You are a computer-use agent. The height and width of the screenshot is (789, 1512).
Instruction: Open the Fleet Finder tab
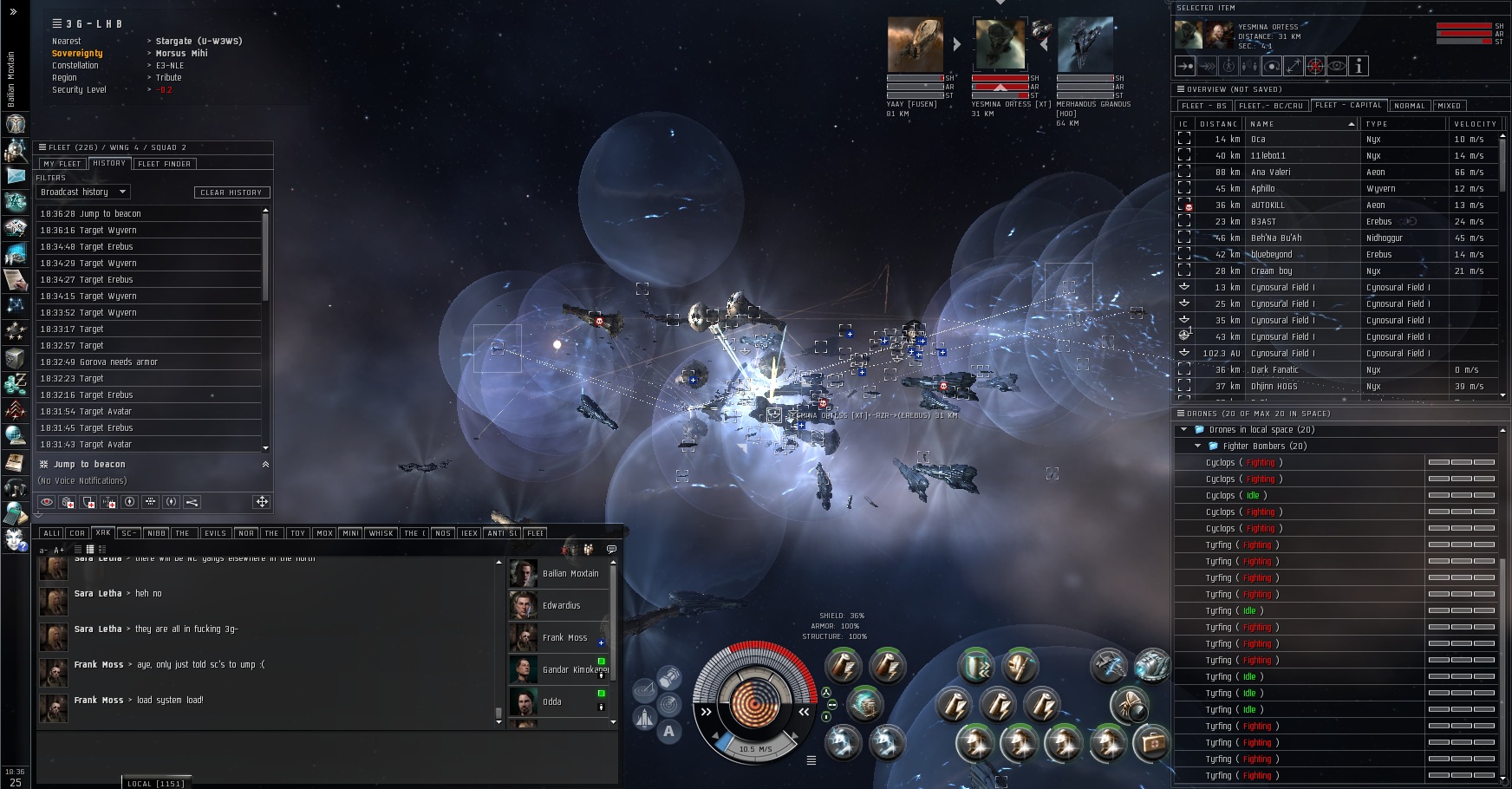point(164,164)
